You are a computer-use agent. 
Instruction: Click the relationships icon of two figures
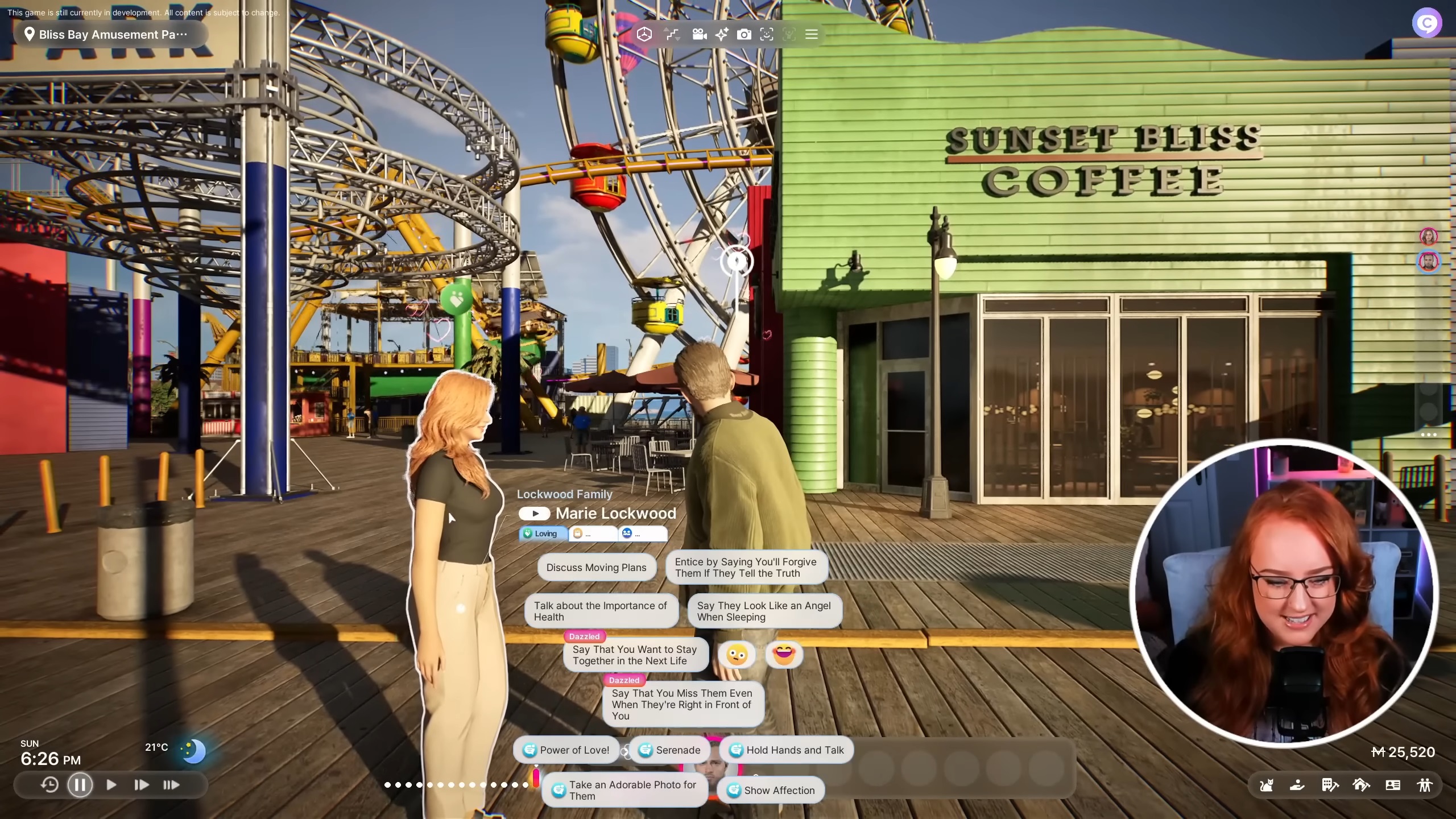point(1425,785)
